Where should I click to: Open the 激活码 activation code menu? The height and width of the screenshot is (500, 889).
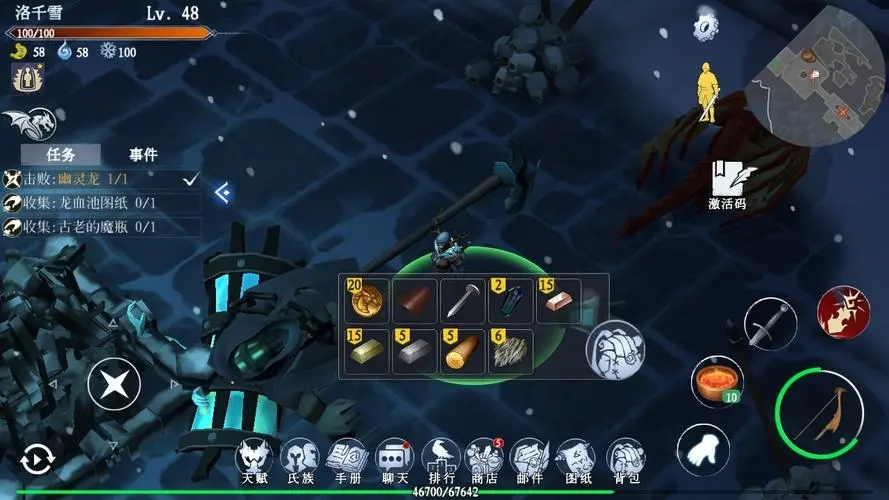coord(727,184)
